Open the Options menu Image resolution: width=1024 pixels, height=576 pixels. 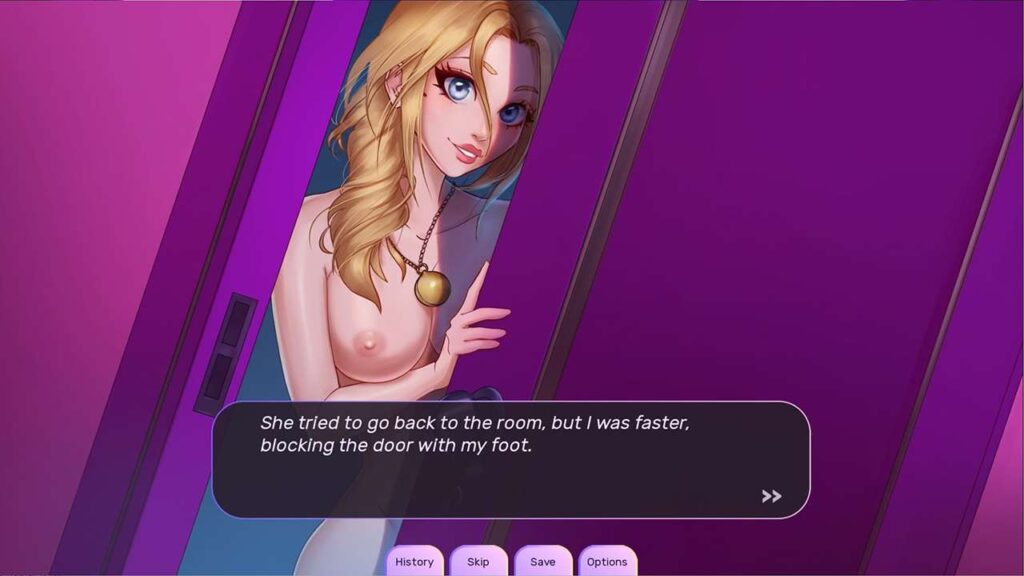click(x=607, y=561)
